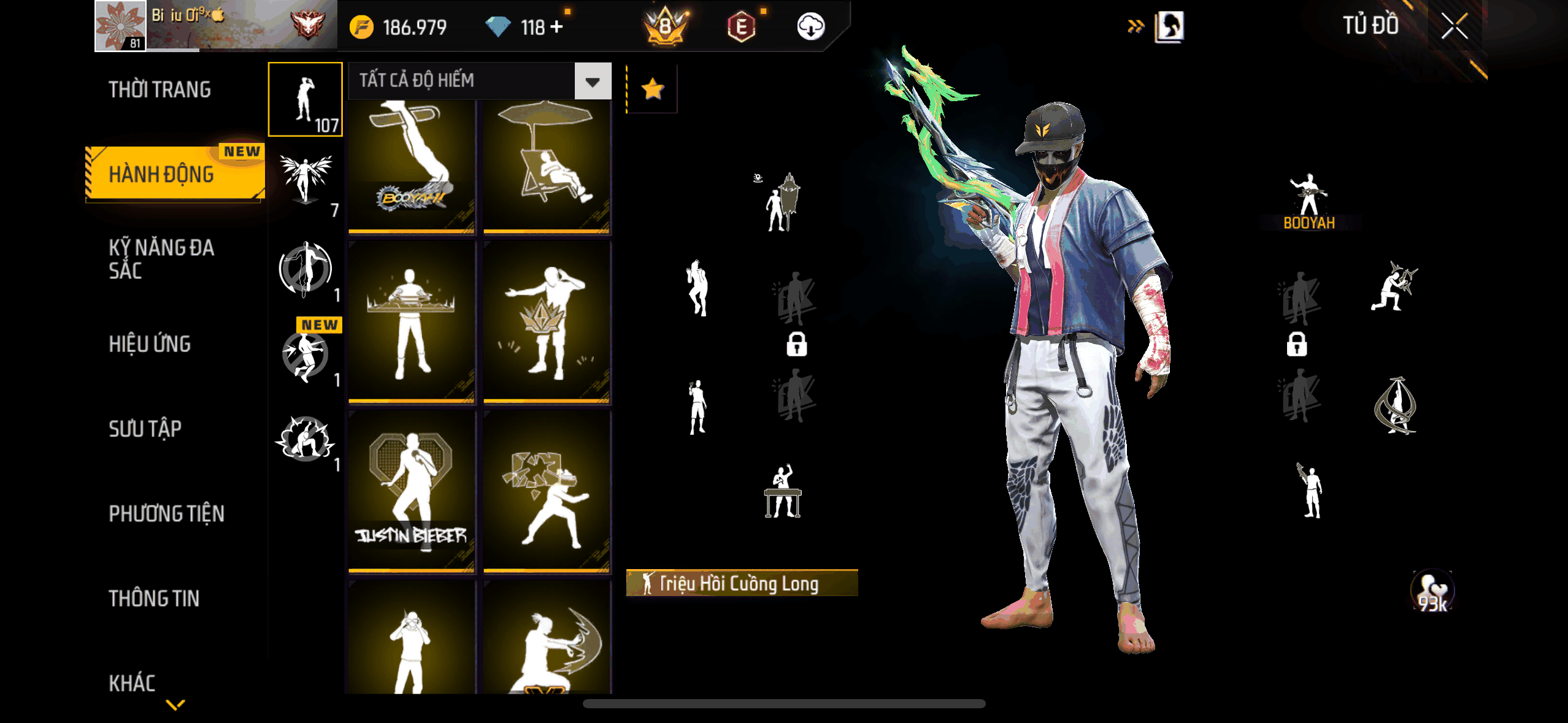Pick the beach chair umbrella emote
This screenshot has height=723, width=1568.
click(x=547, y=166)
